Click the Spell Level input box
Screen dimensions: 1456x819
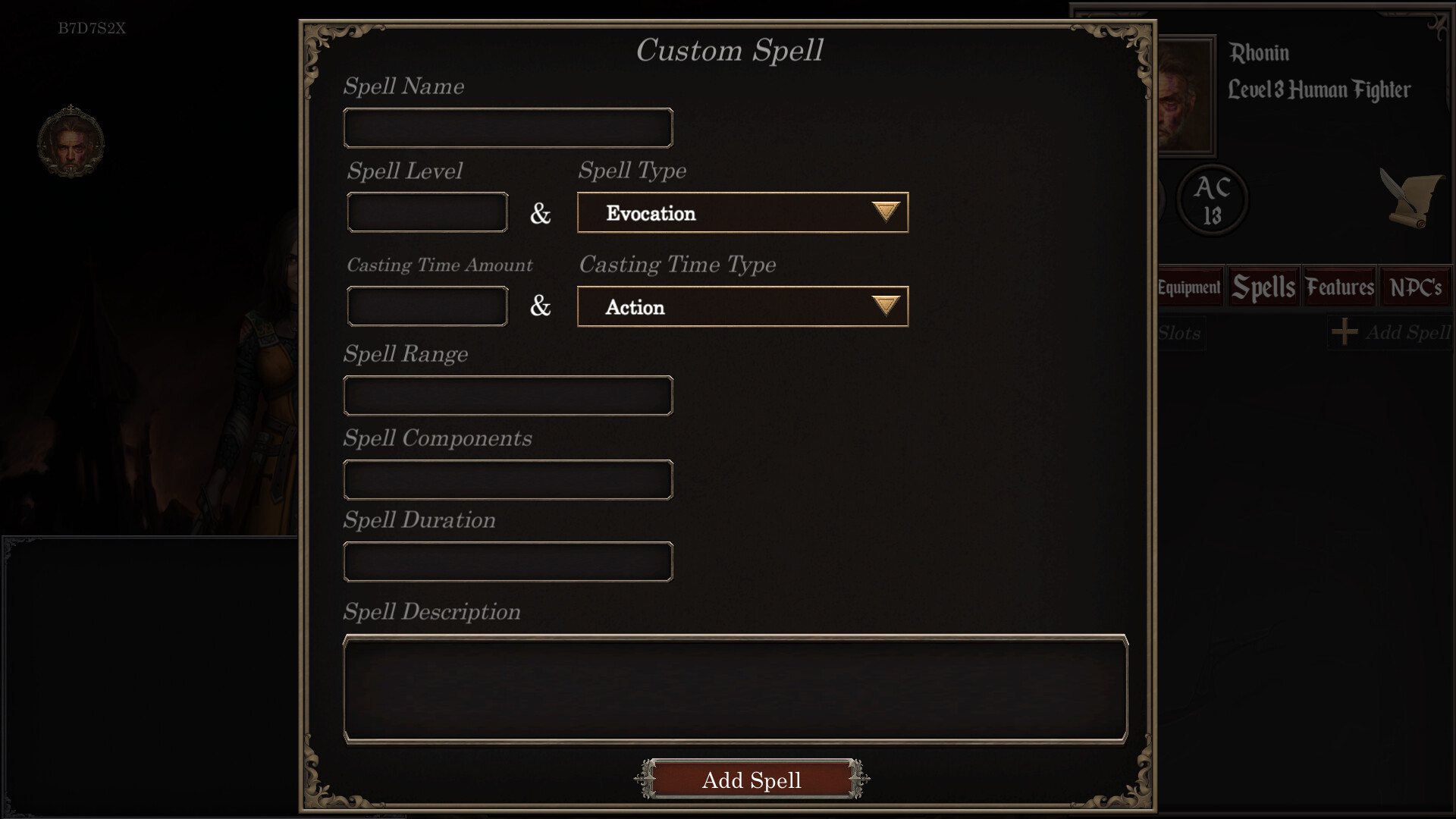coord(426,212)
